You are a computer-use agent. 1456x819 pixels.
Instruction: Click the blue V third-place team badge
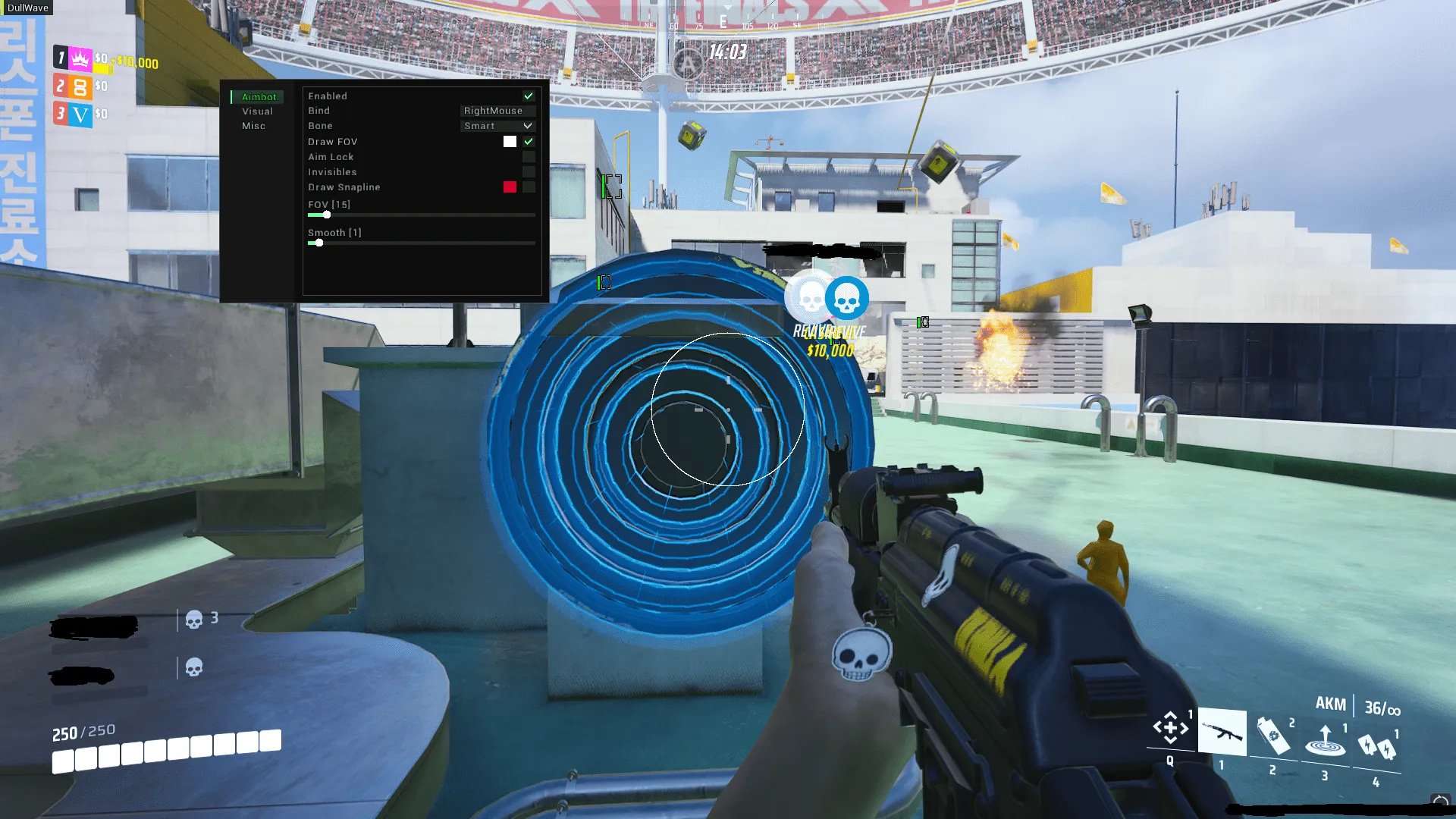[80, 115]
